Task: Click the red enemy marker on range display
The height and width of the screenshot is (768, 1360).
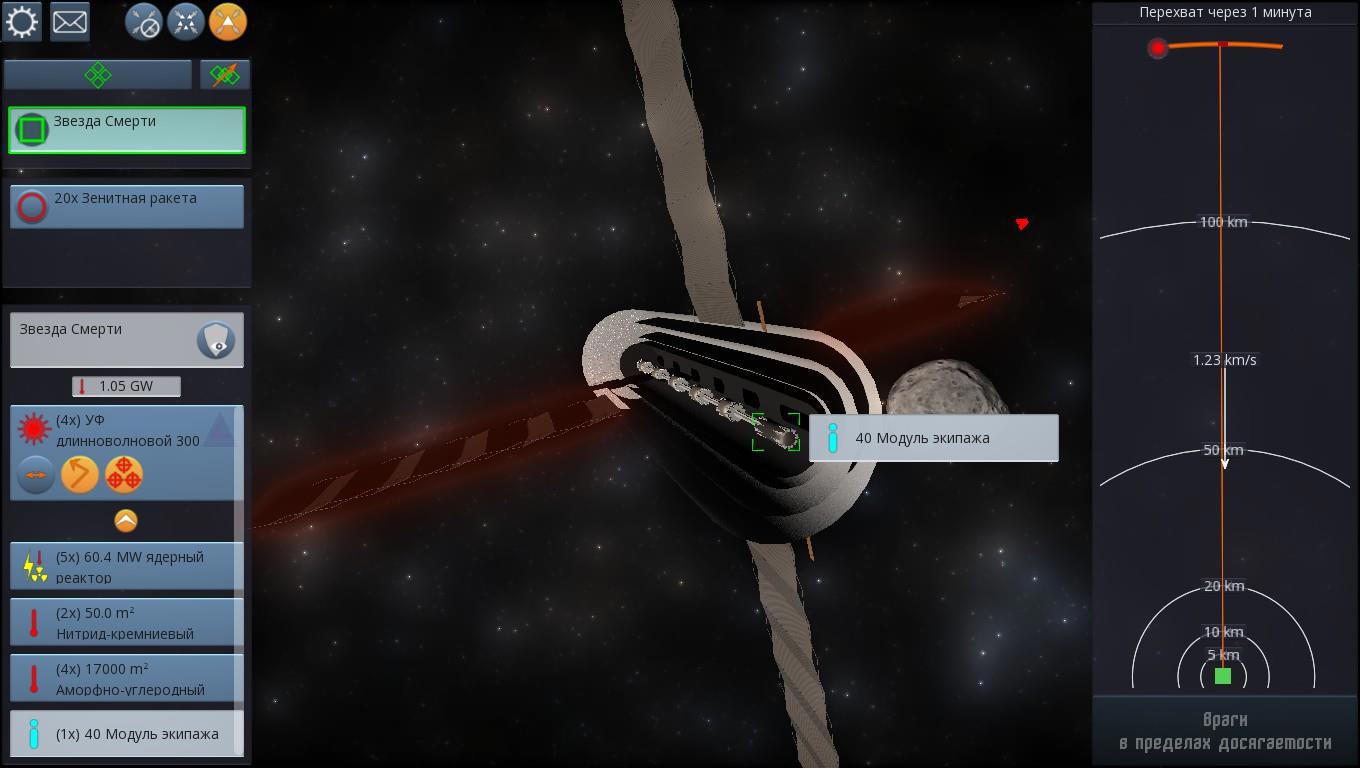Action: pyautogui.click(x=1158, y=48)
